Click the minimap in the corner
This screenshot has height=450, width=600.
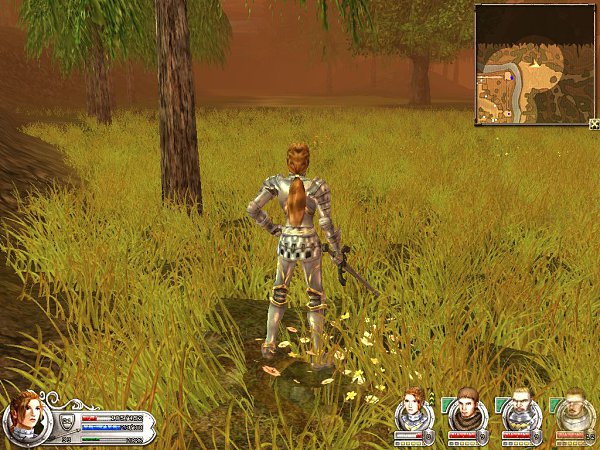[534, 64]
